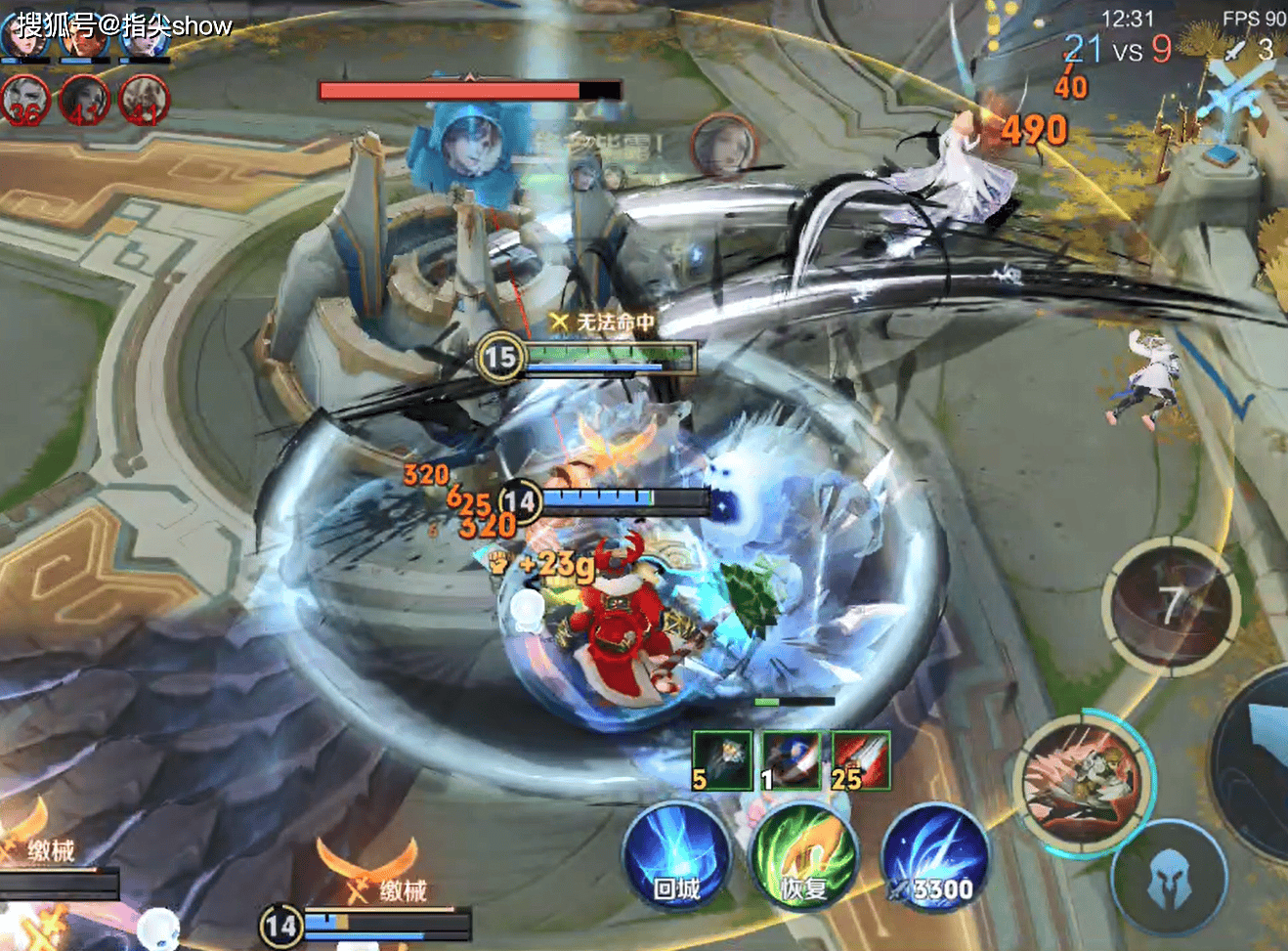Use the active item showing number 1

(x=791, y=759)
